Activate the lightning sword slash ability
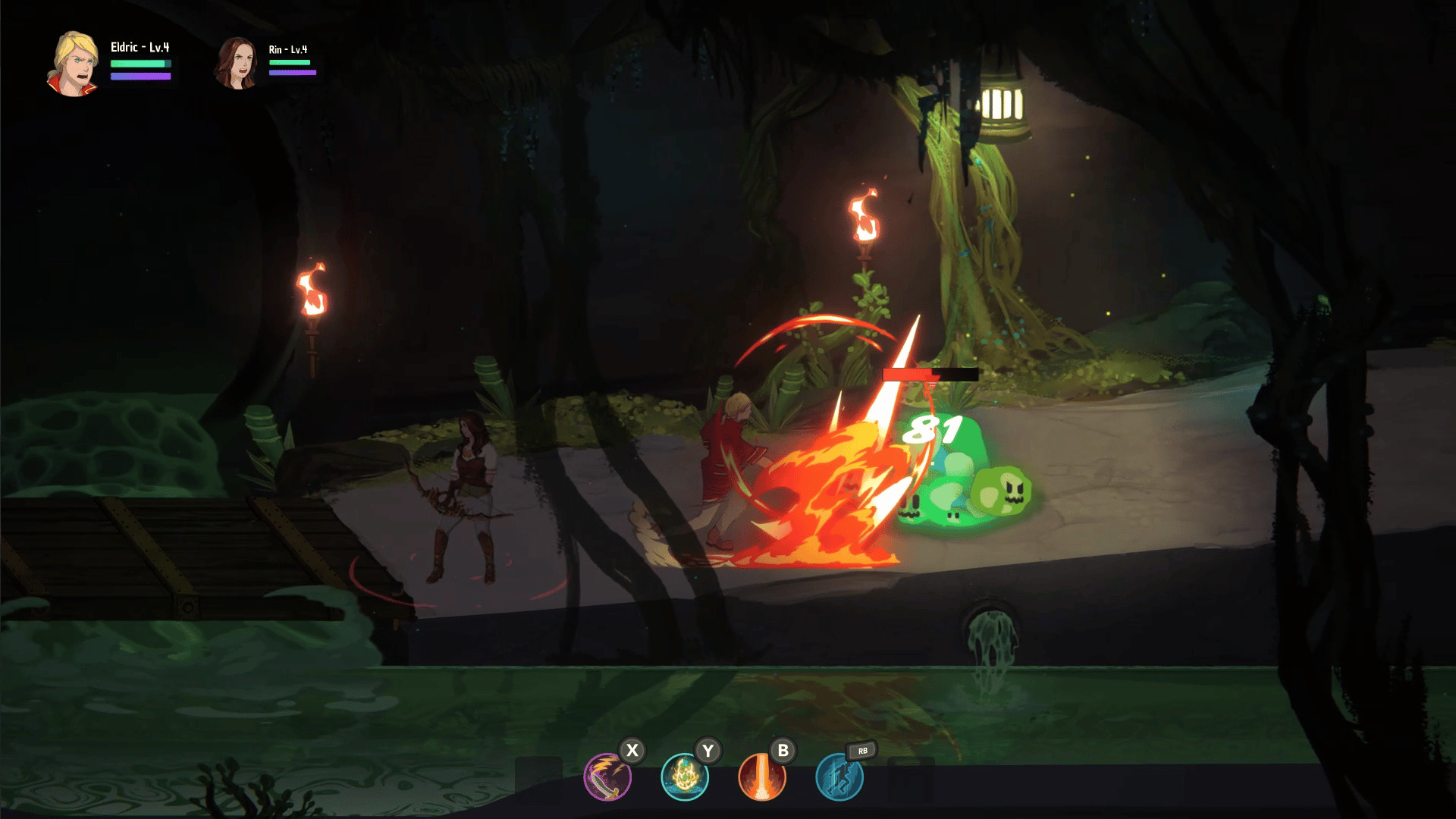The width and height of the screenshot is (1456, 819). point(607,777)
